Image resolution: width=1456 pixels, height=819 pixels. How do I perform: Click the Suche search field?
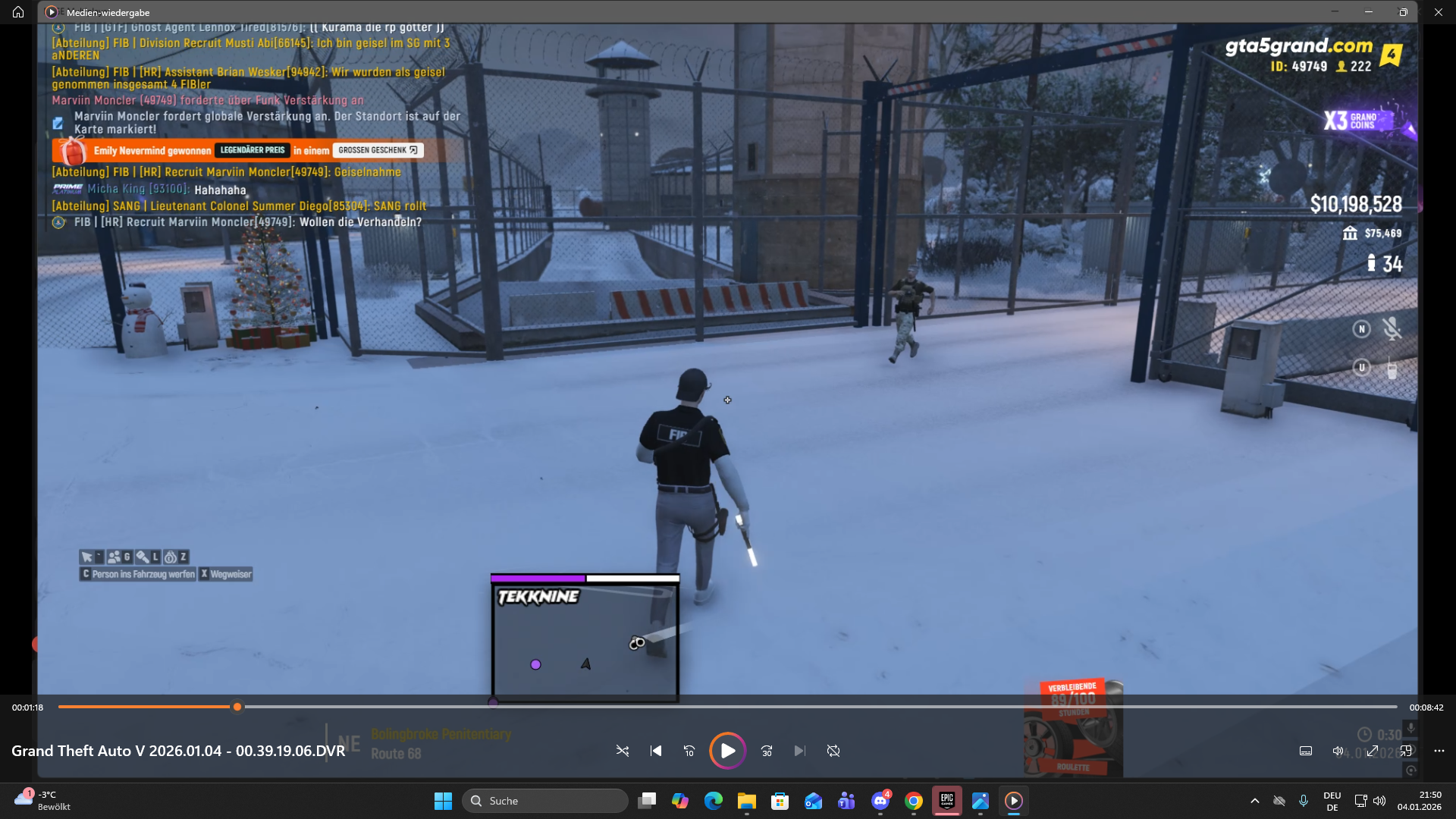click(544, 800)
